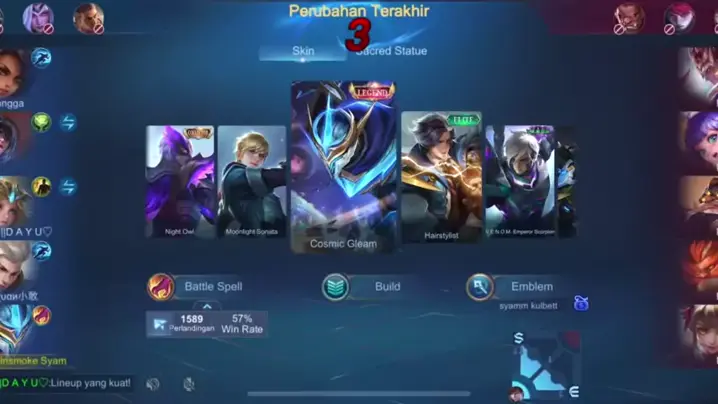Open the Battle Spell selection

[197, 287]
